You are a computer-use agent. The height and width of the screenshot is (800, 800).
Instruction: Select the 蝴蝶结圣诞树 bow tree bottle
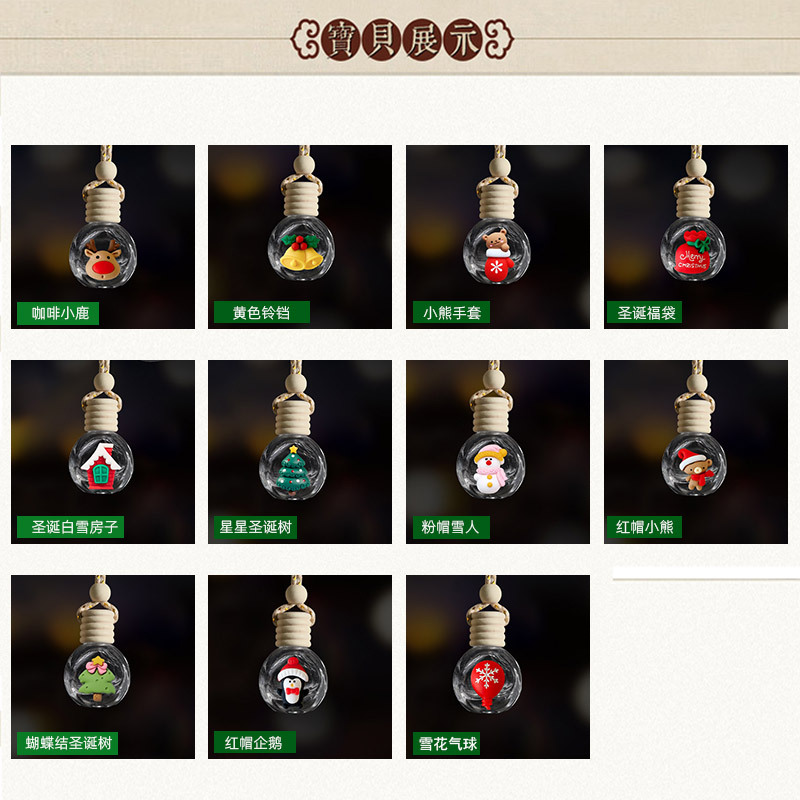pos(102,667)
